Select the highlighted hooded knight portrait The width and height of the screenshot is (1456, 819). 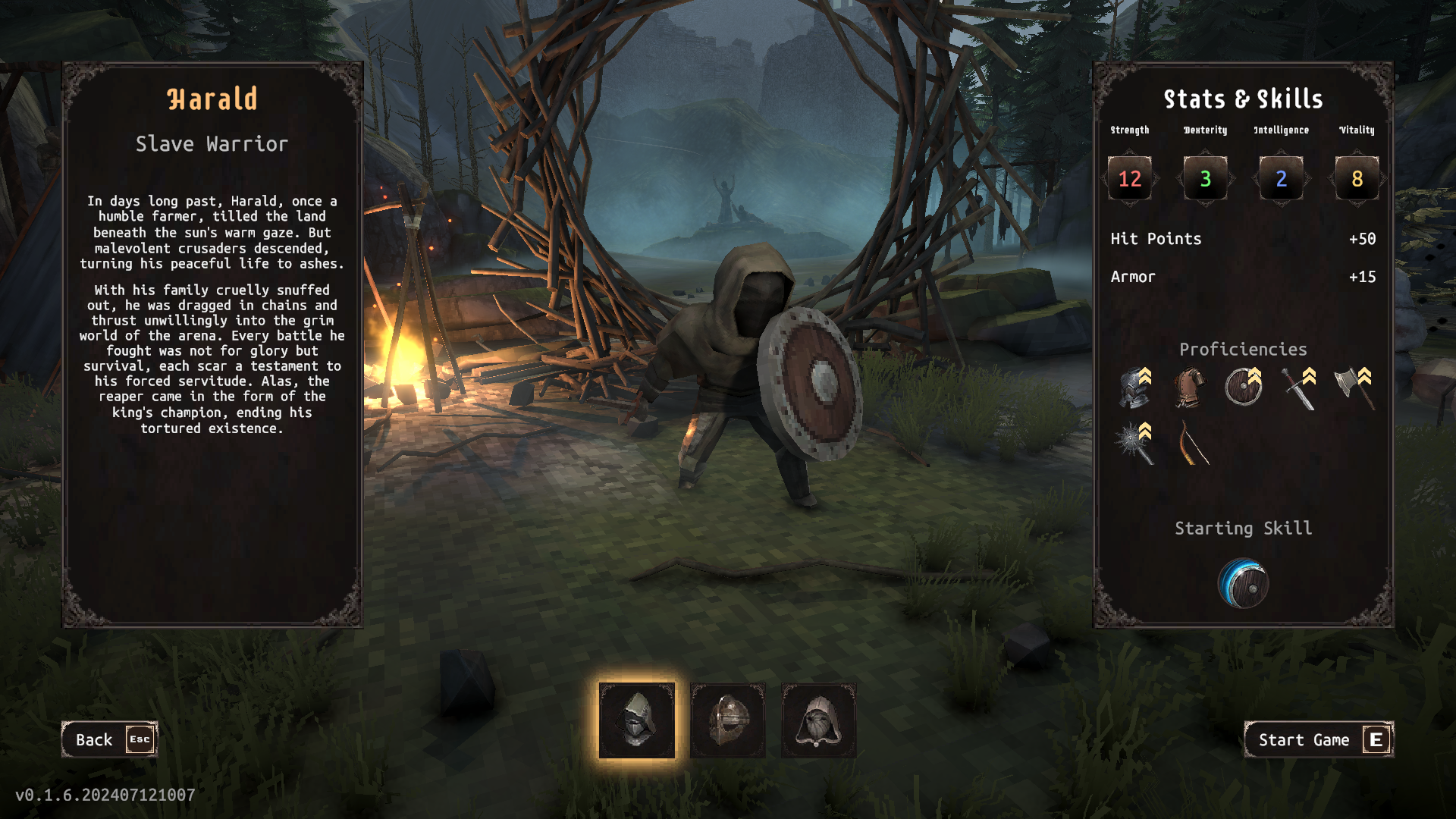pos(637,720)
